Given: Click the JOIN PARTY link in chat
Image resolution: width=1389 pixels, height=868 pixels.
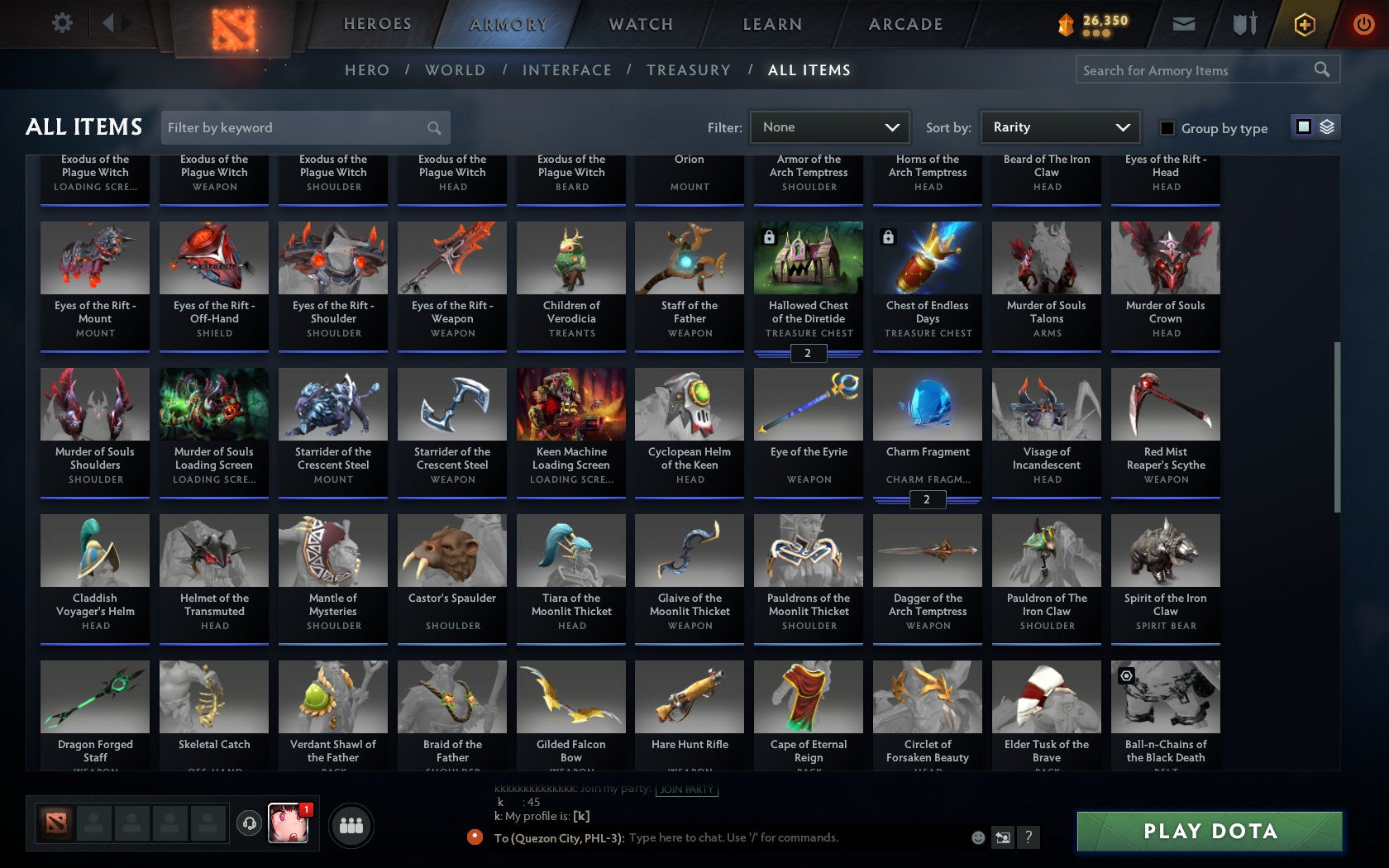Looking at the screenshot, I should [x=685, y=790].
